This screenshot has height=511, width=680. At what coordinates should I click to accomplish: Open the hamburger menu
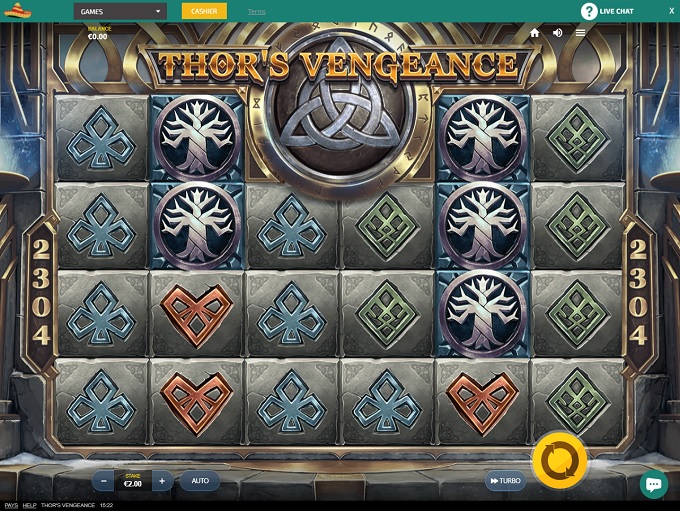(x=580, y=33)
